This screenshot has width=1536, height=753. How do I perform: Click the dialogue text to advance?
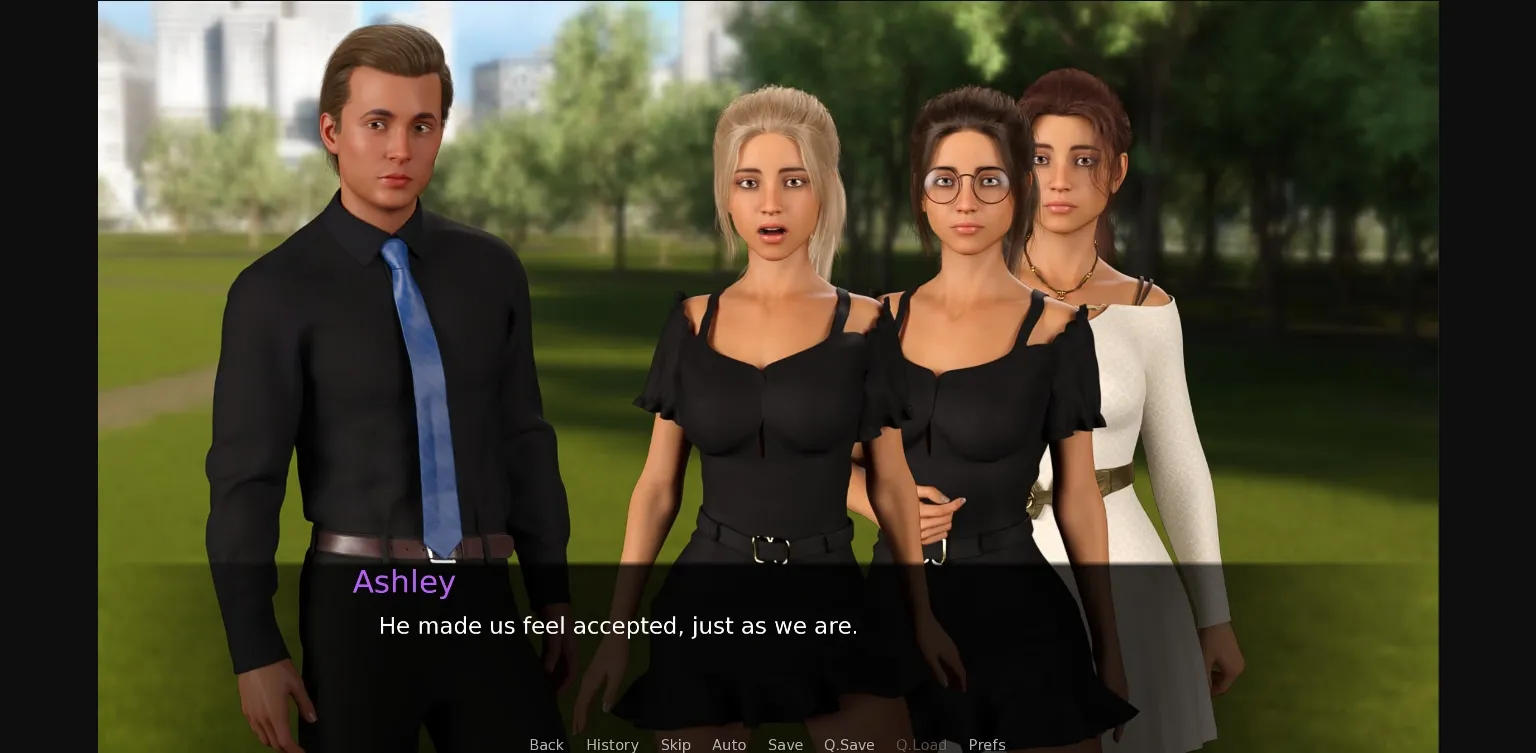tap(617, 626)
